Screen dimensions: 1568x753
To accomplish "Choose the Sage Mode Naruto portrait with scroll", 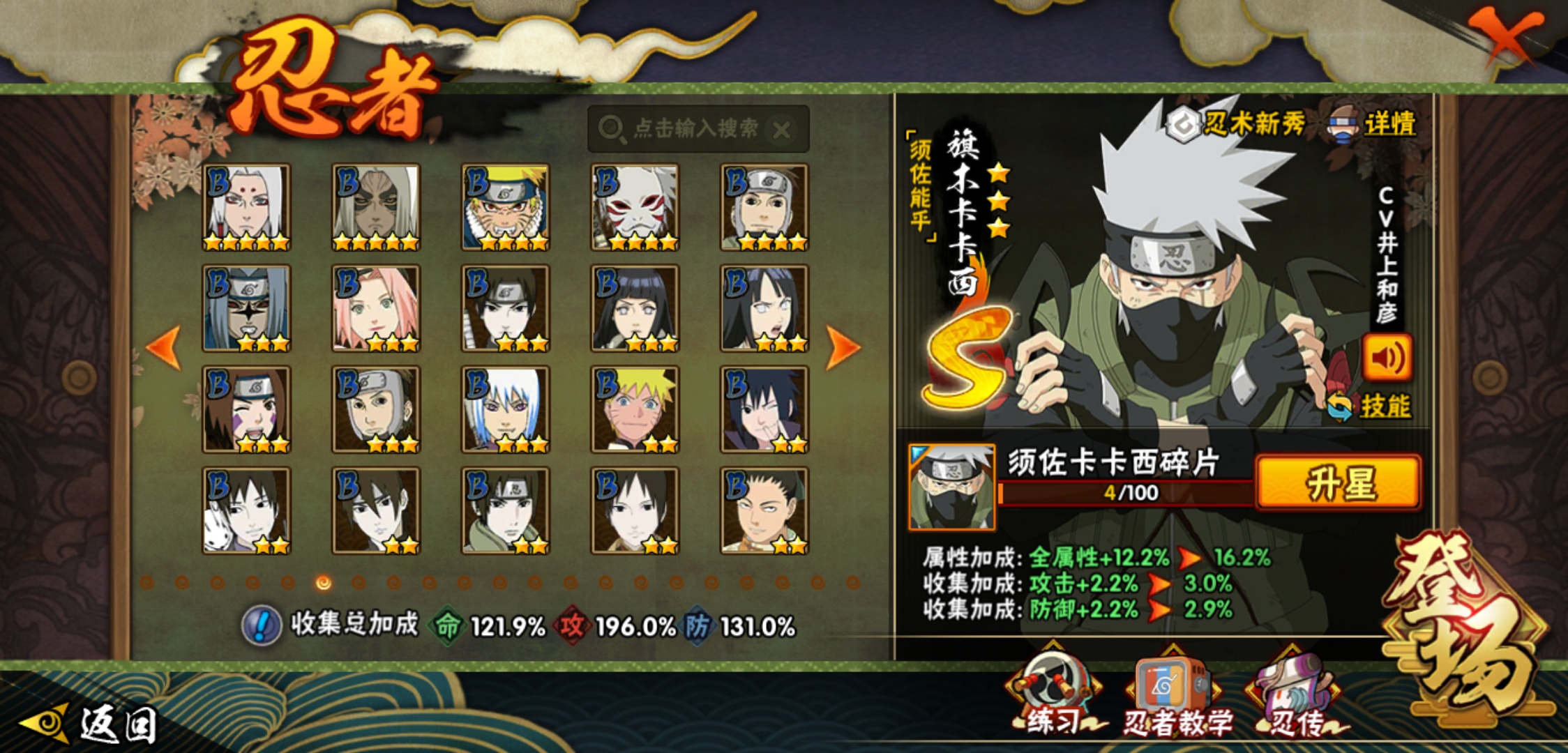I will click(505, 207).
